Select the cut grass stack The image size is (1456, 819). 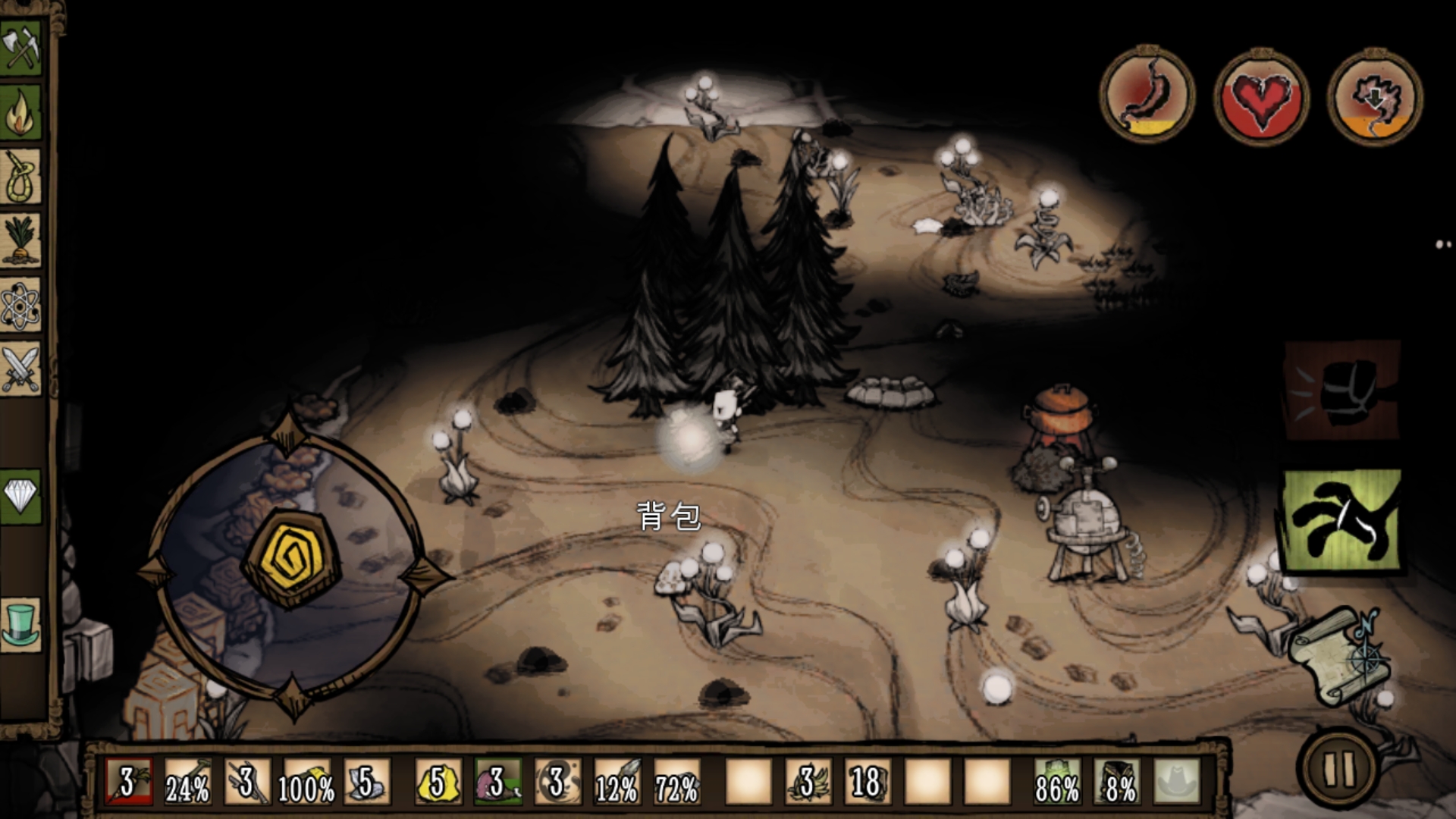pyautogui.click(x=807, y=782)
